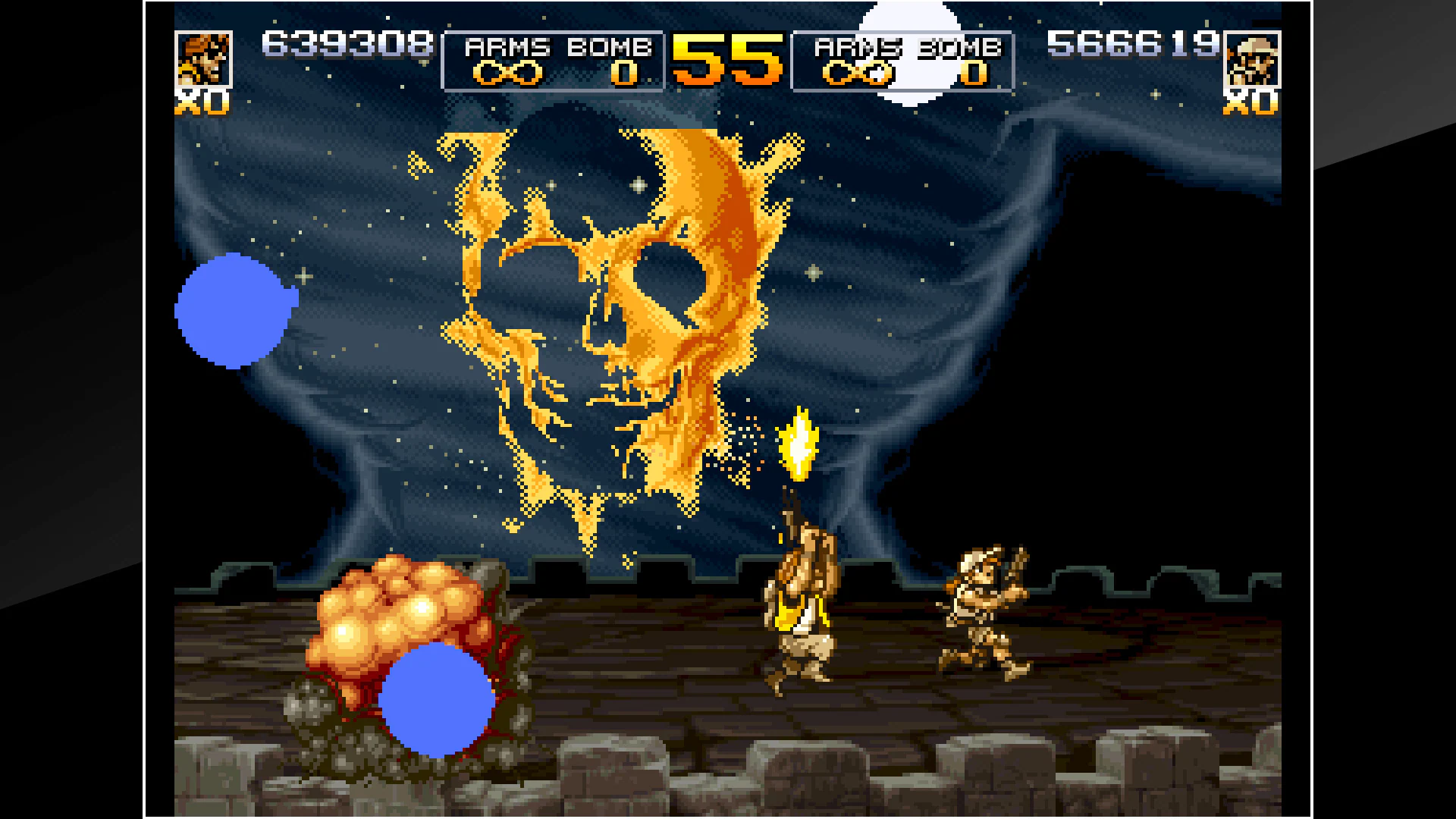Click the Player 1 score 639308
The width and height of the screenshot is (1456, 819).
click(x=345, y=45)
